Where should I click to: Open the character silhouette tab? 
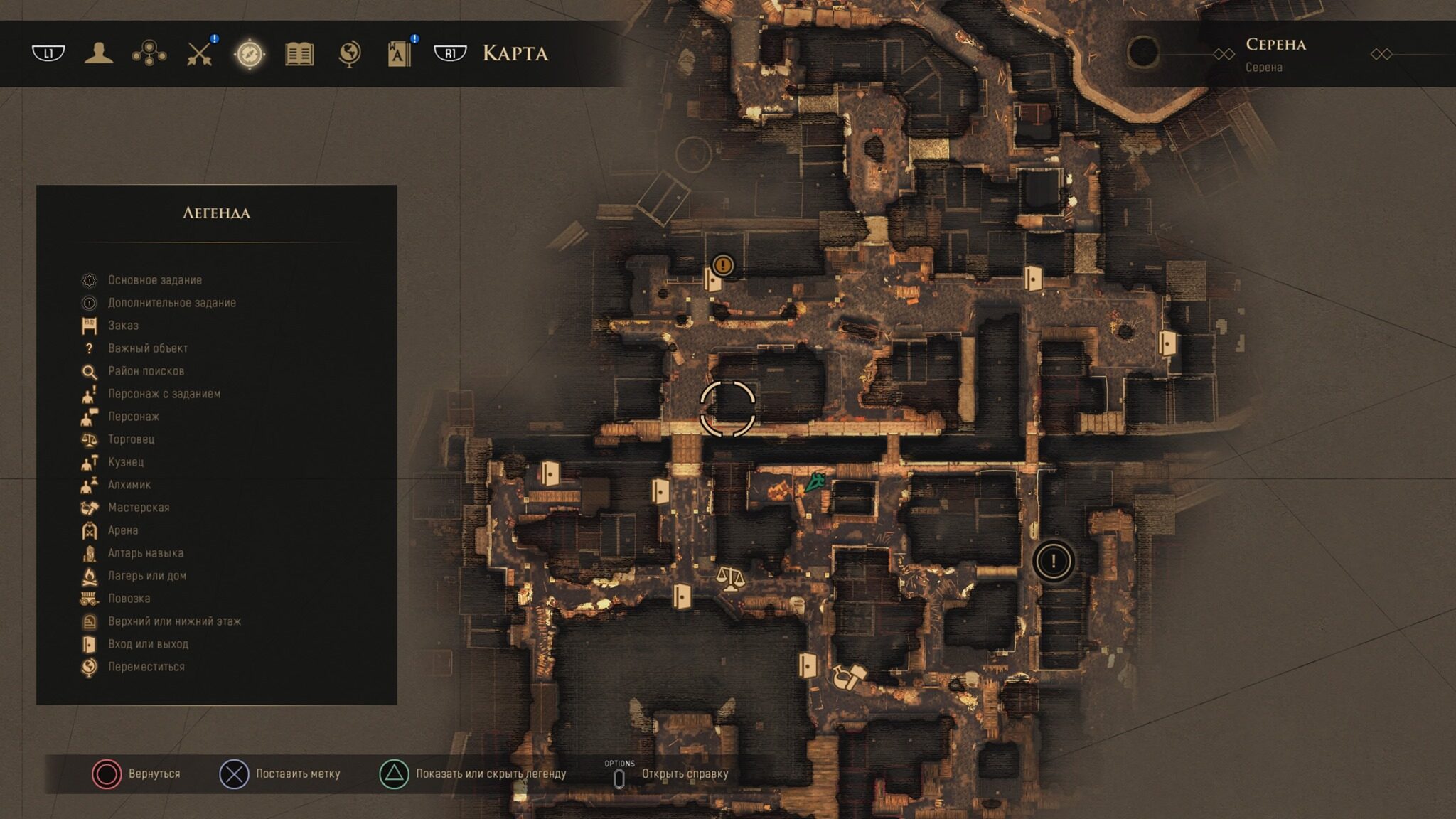click(99, 53)
